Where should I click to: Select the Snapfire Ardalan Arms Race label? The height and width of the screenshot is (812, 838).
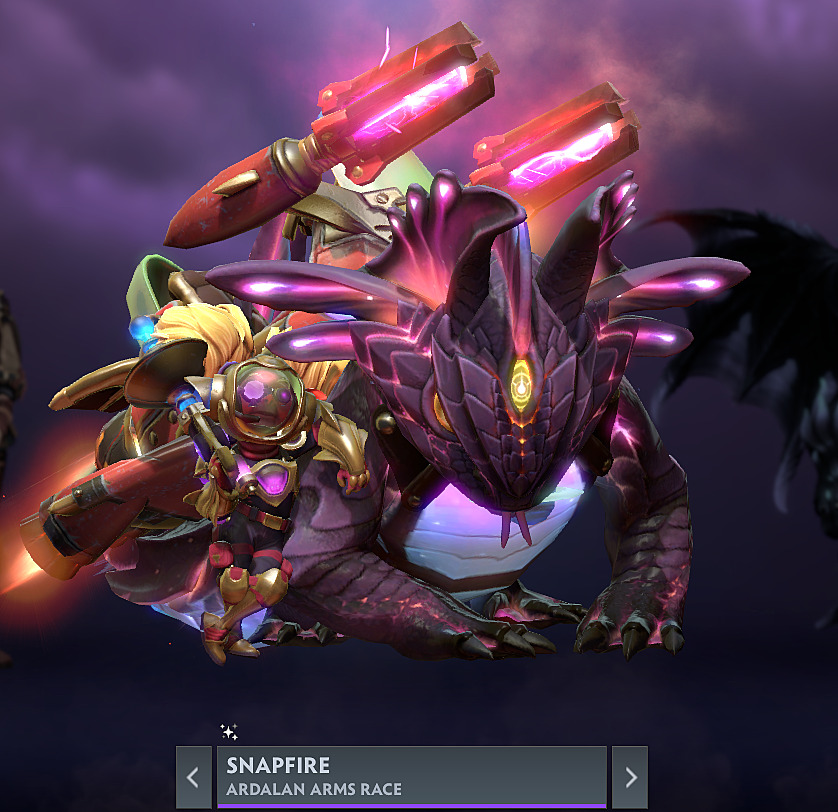pos(411,777)
